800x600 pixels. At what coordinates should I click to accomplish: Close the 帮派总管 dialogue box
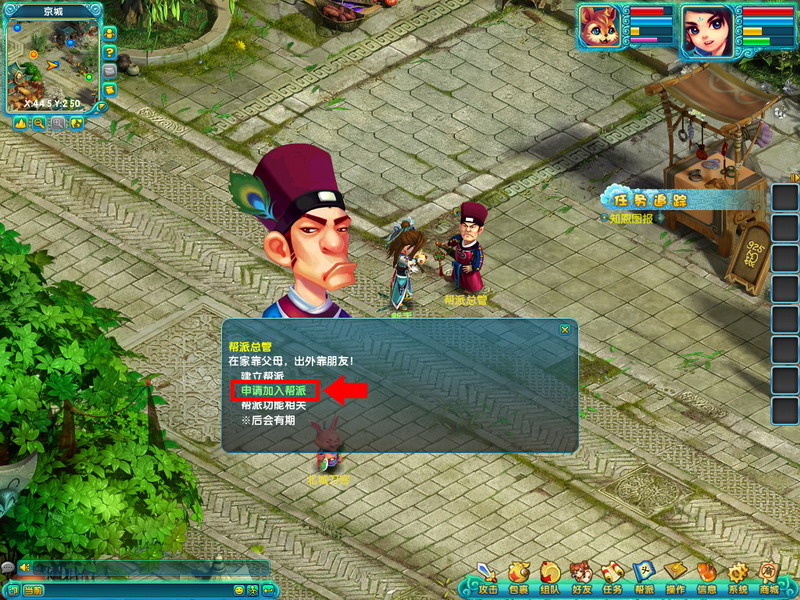[565, 329]
